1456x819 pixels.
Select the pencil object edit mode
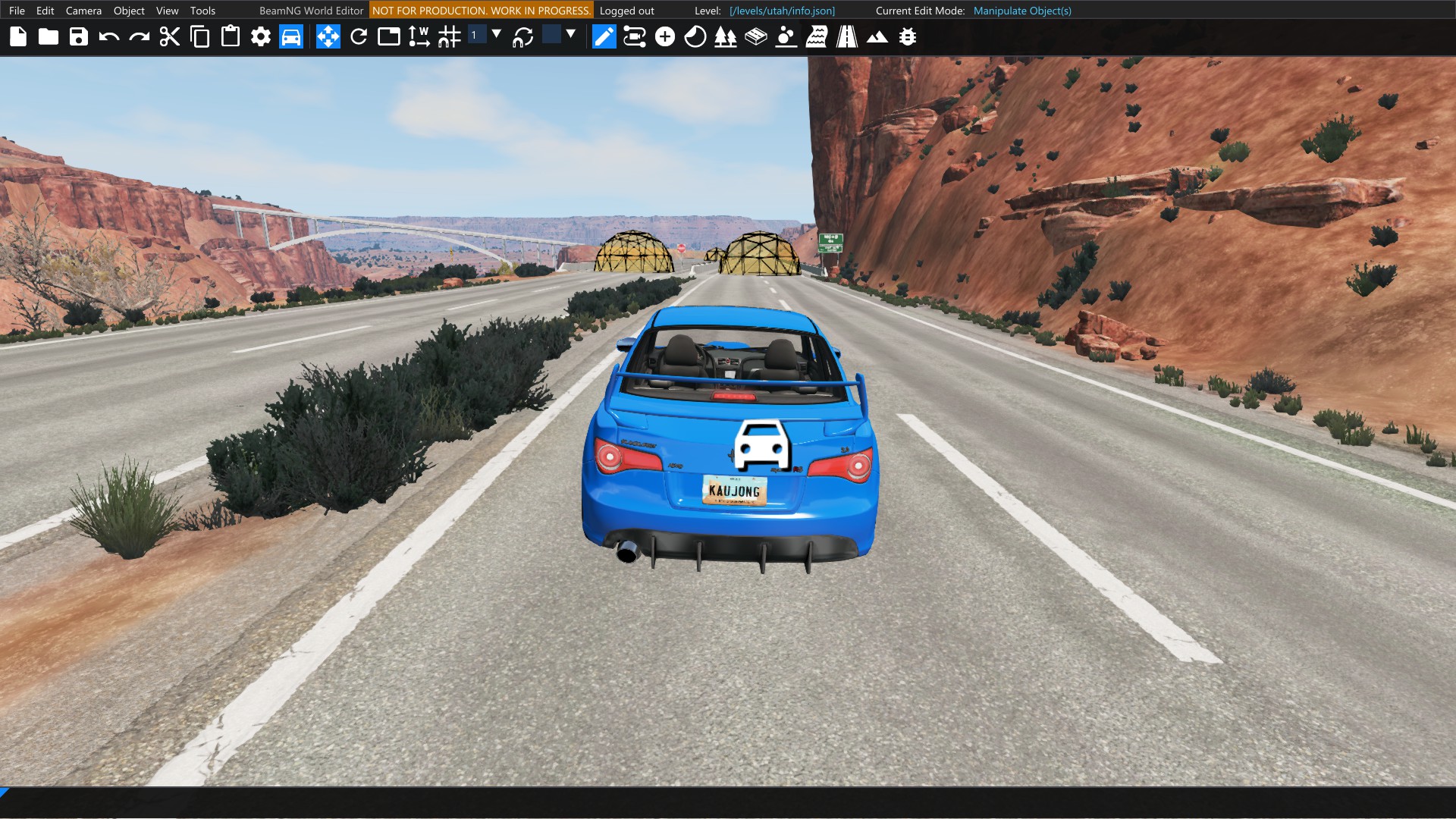point(604,36)
